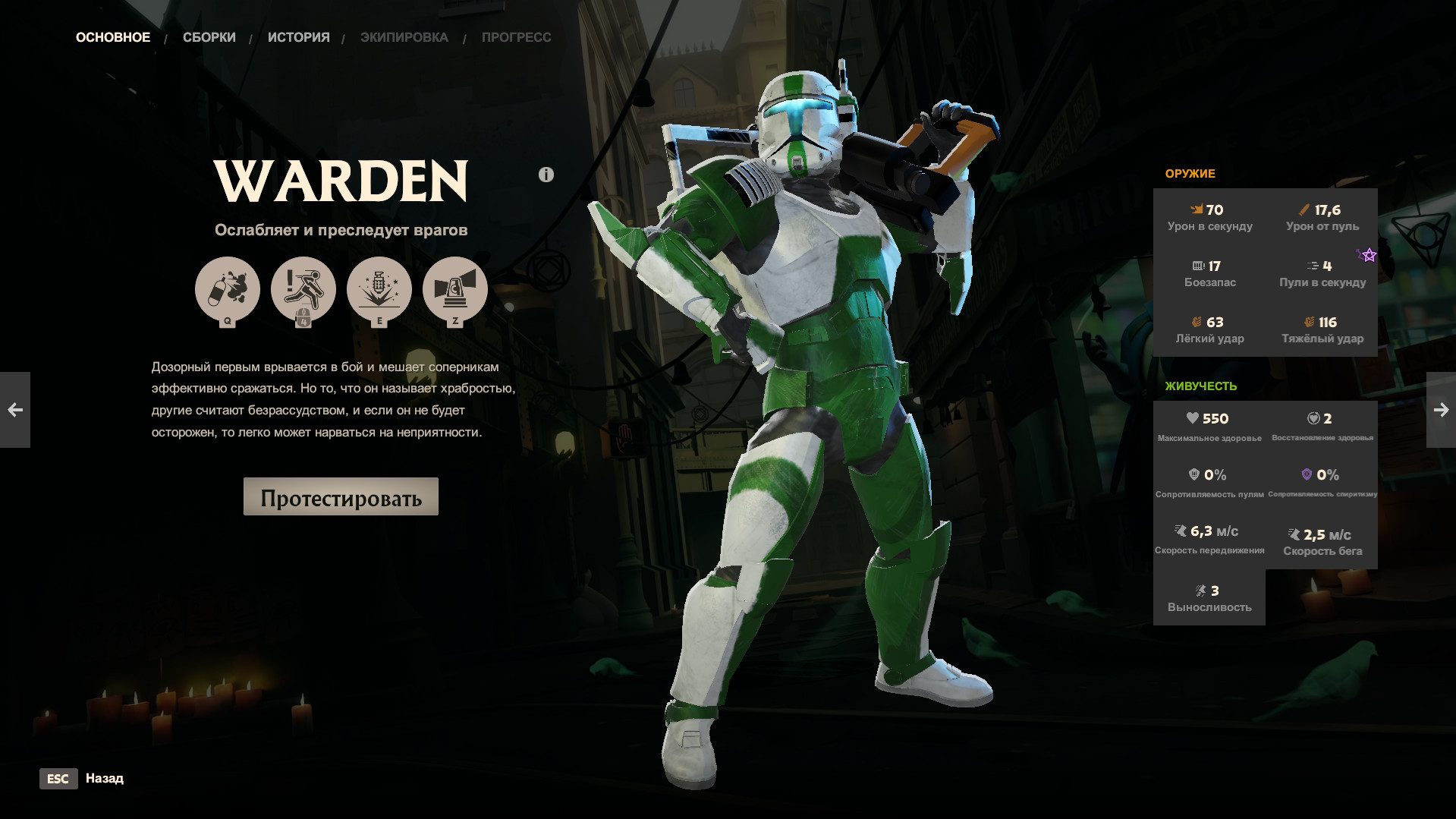Switch to the ЭКИПИРОВКА tab

406,36
